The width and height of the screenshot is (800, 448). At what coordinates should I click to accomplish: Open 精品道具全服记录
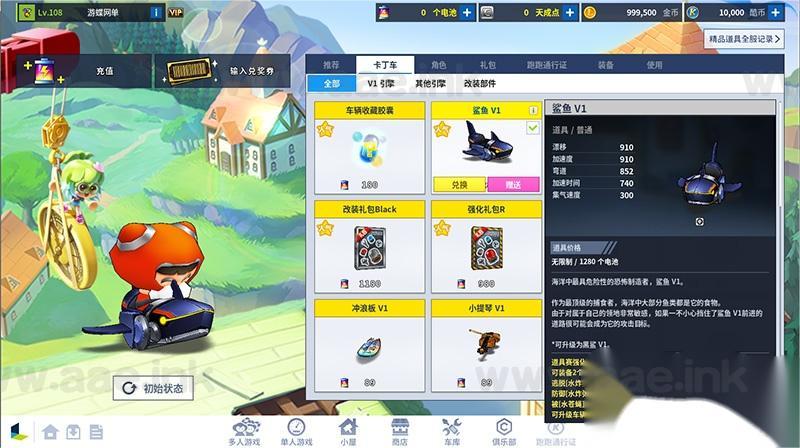coord(745,38)
